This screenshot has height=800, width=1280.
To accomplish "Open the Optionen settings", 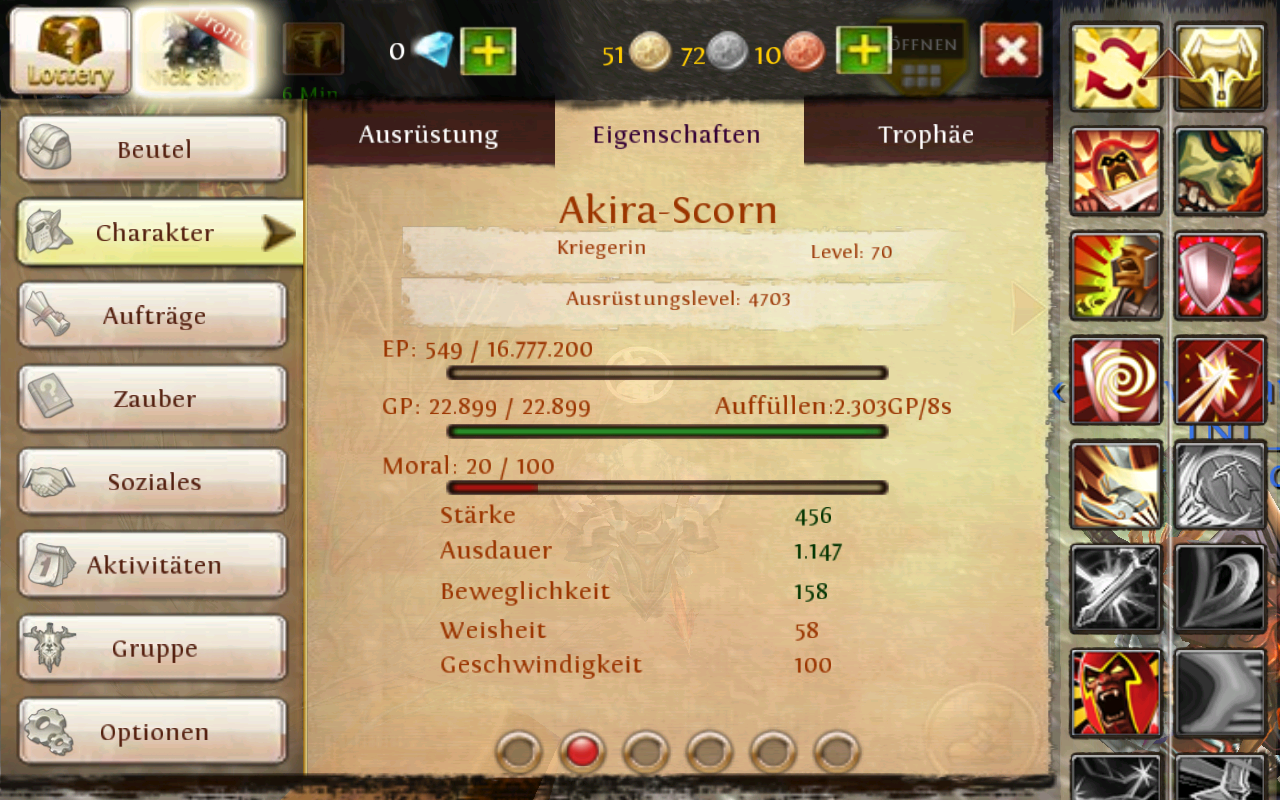I will 153,731.
